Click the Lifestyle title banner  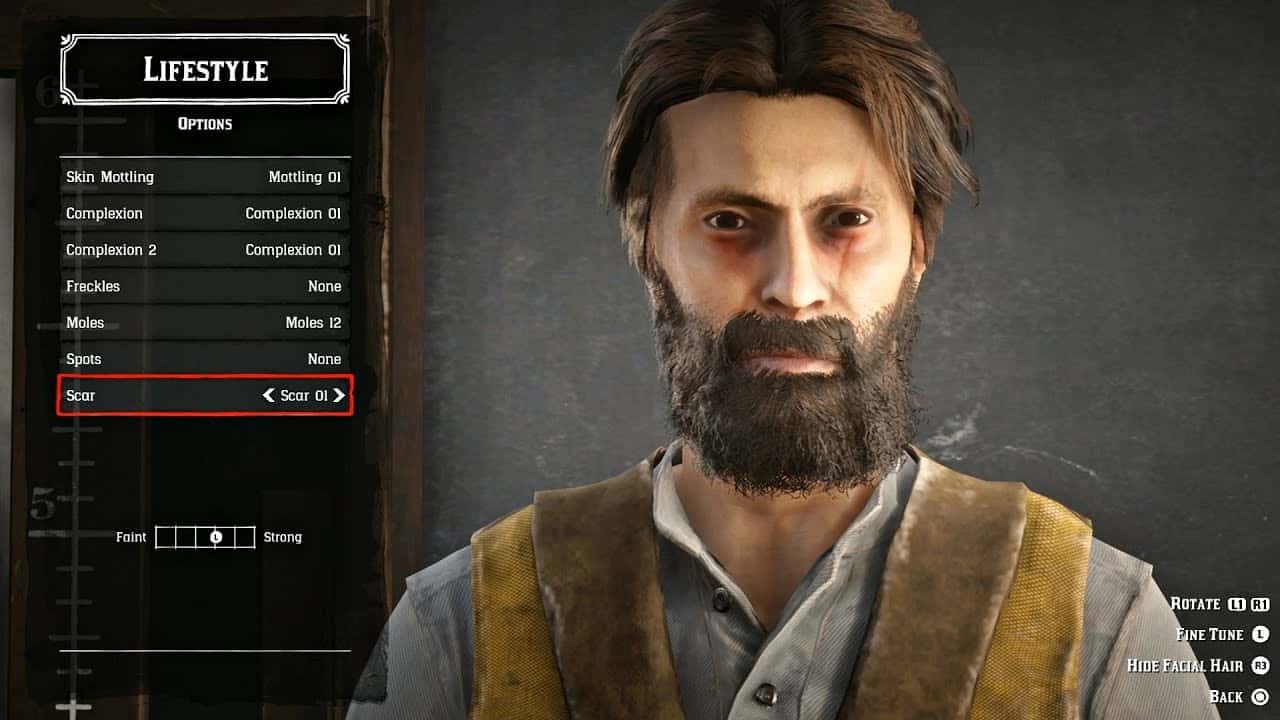(204, 69)
